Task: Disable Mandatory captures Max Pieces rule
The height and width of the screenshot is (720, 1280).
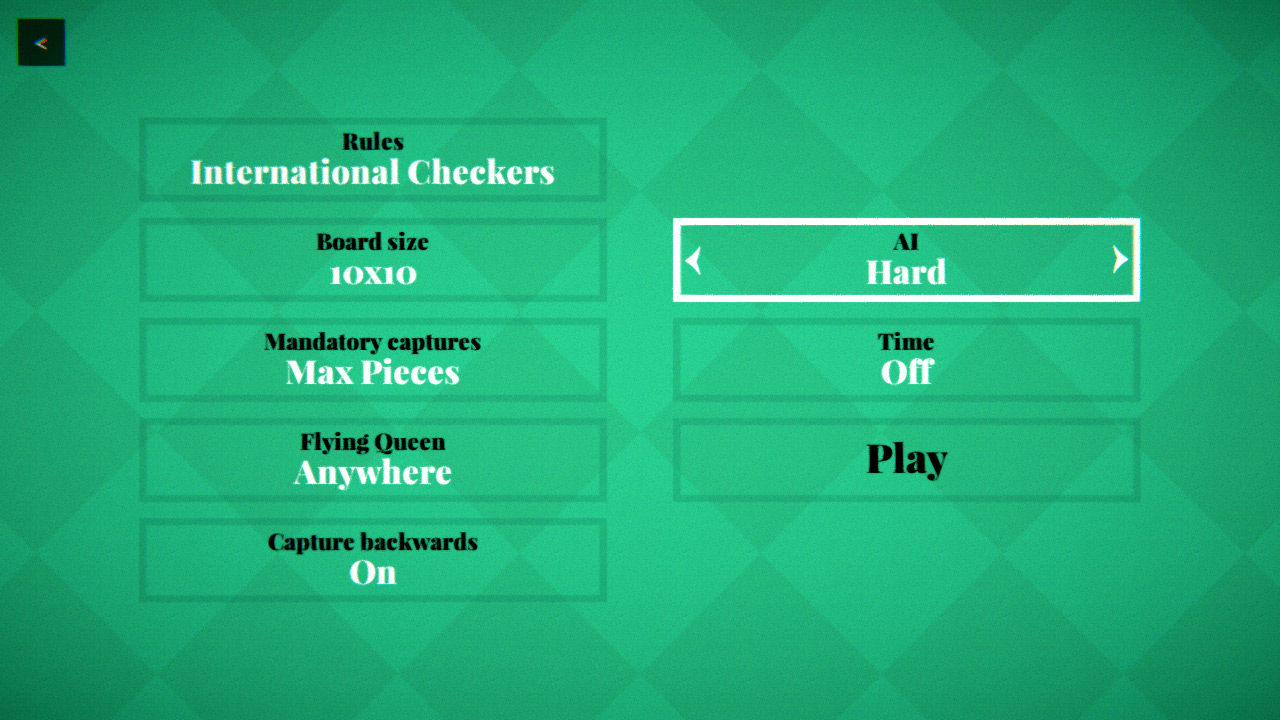Action: [373, 359]
